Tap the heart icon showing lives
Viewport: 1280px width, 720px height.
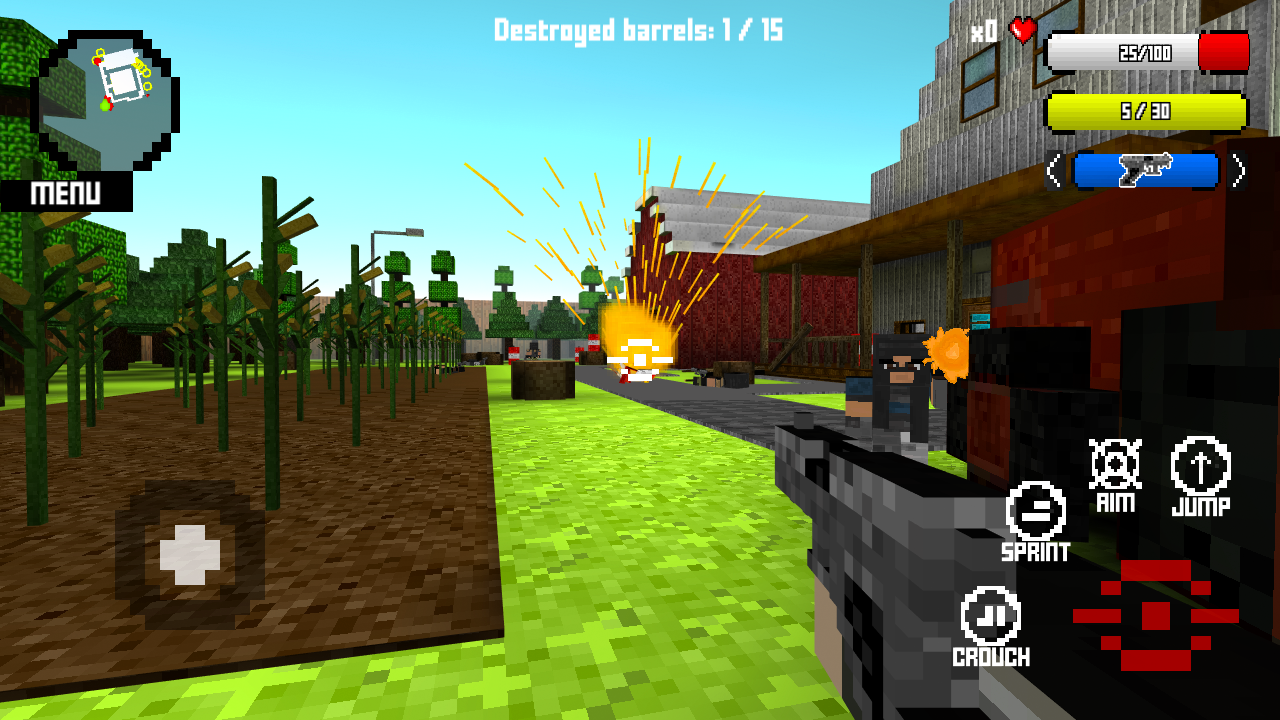1022,30
